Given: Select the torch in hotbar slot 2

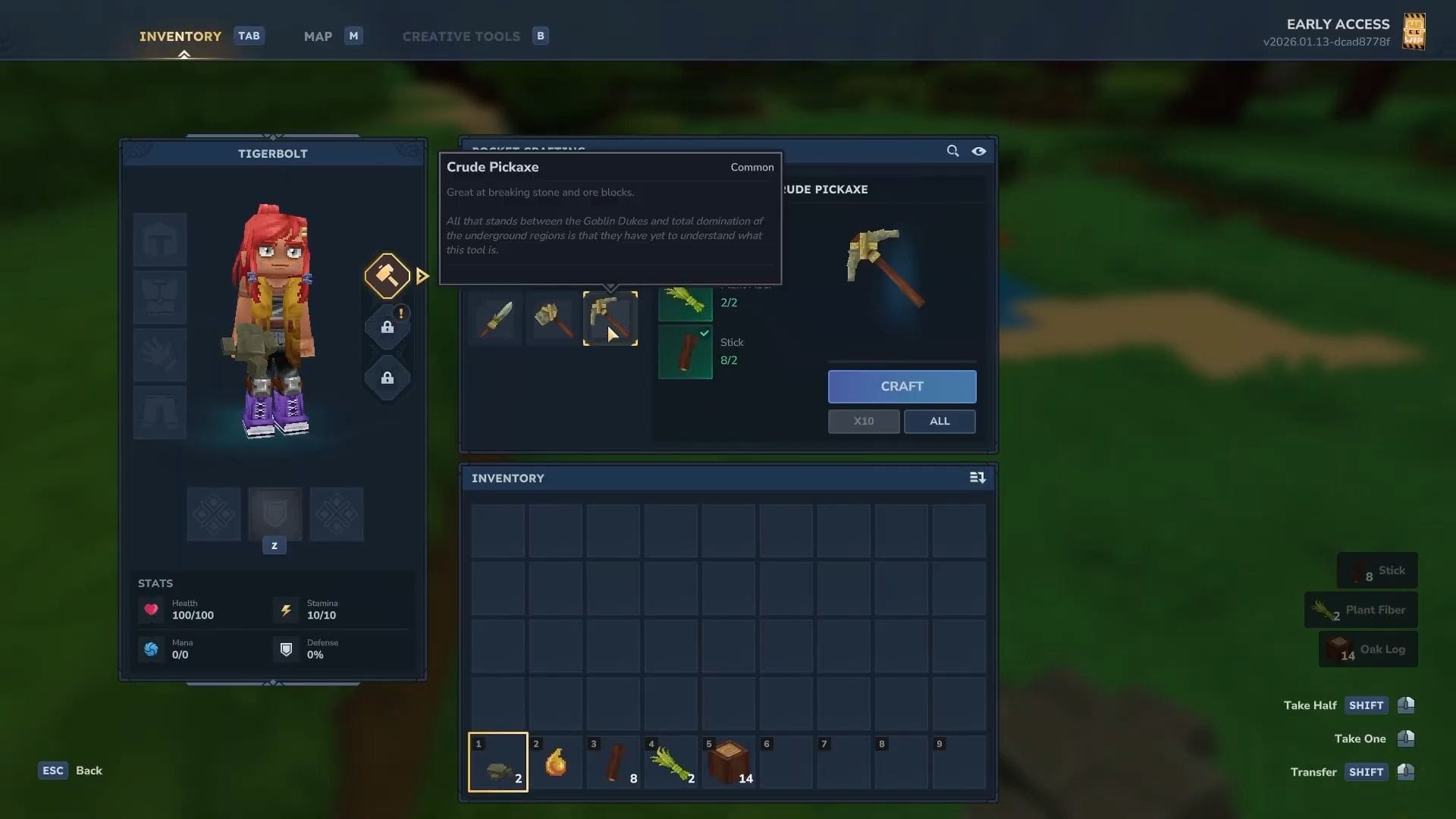Looking at the screenshot, I should (556, 762).
